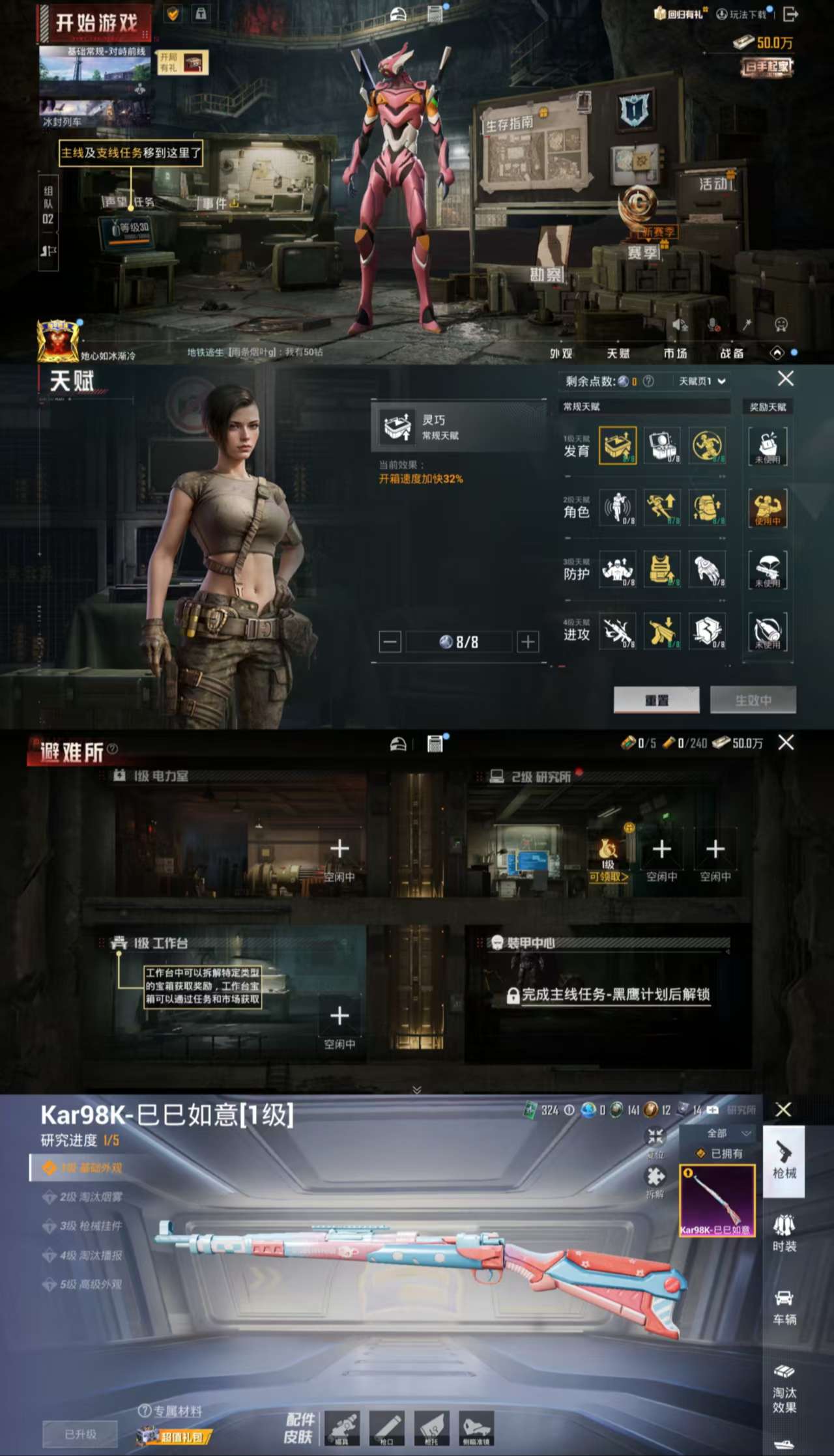The width and height of the screenshot is (834, 1456).
Task: Select the 灵巧 open-crate talent icon
Action: pos(618,446)
